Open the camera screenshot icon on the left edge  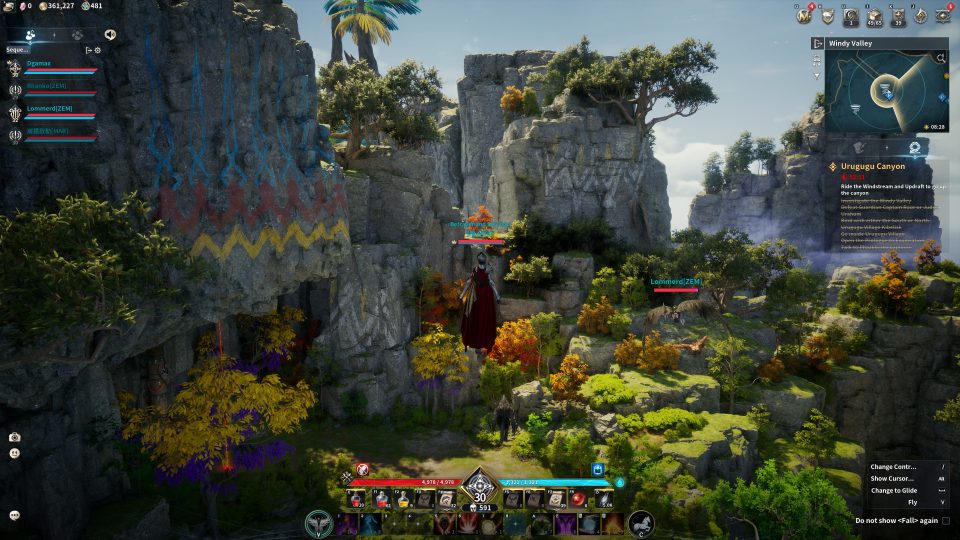[14, 437]
